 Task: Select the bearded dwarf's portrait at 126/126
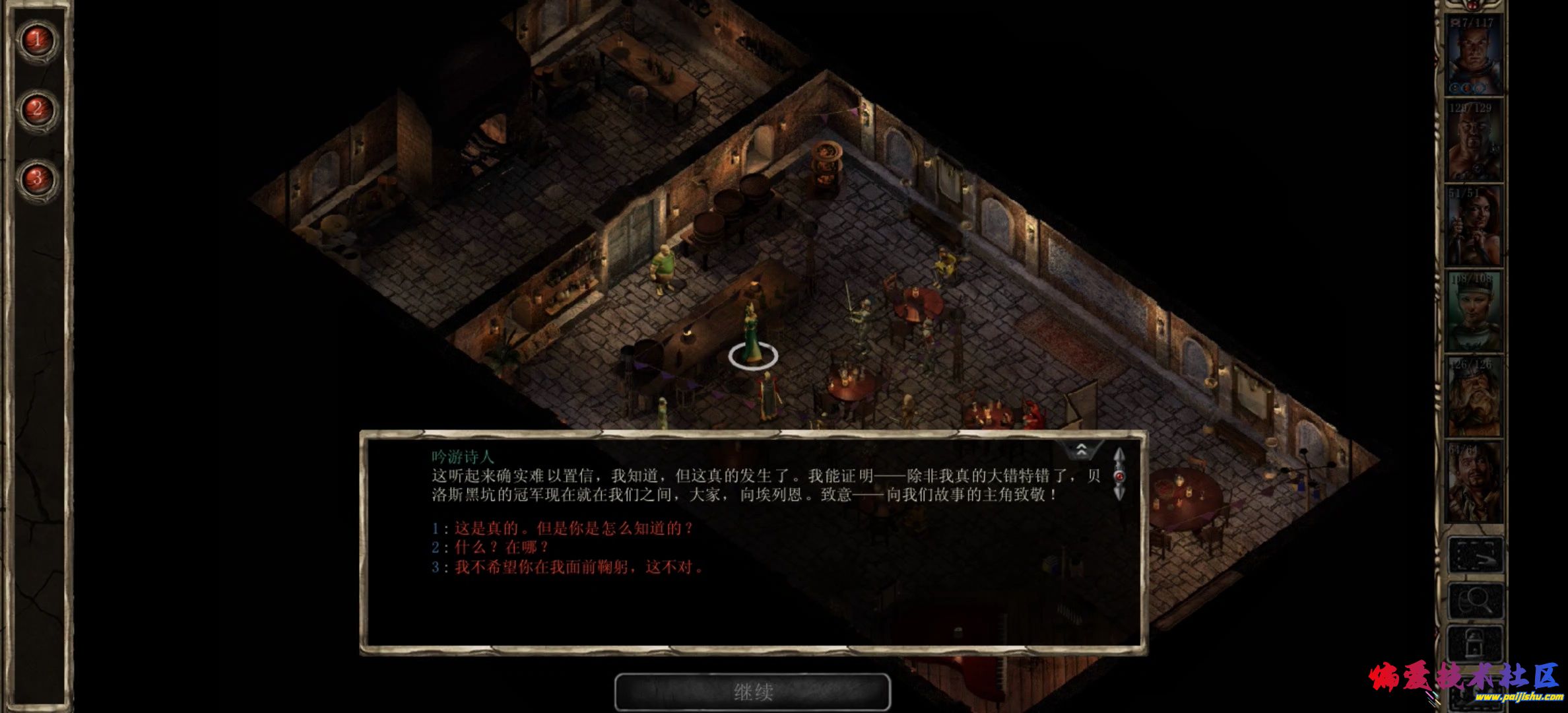(x=1474, y=397)
